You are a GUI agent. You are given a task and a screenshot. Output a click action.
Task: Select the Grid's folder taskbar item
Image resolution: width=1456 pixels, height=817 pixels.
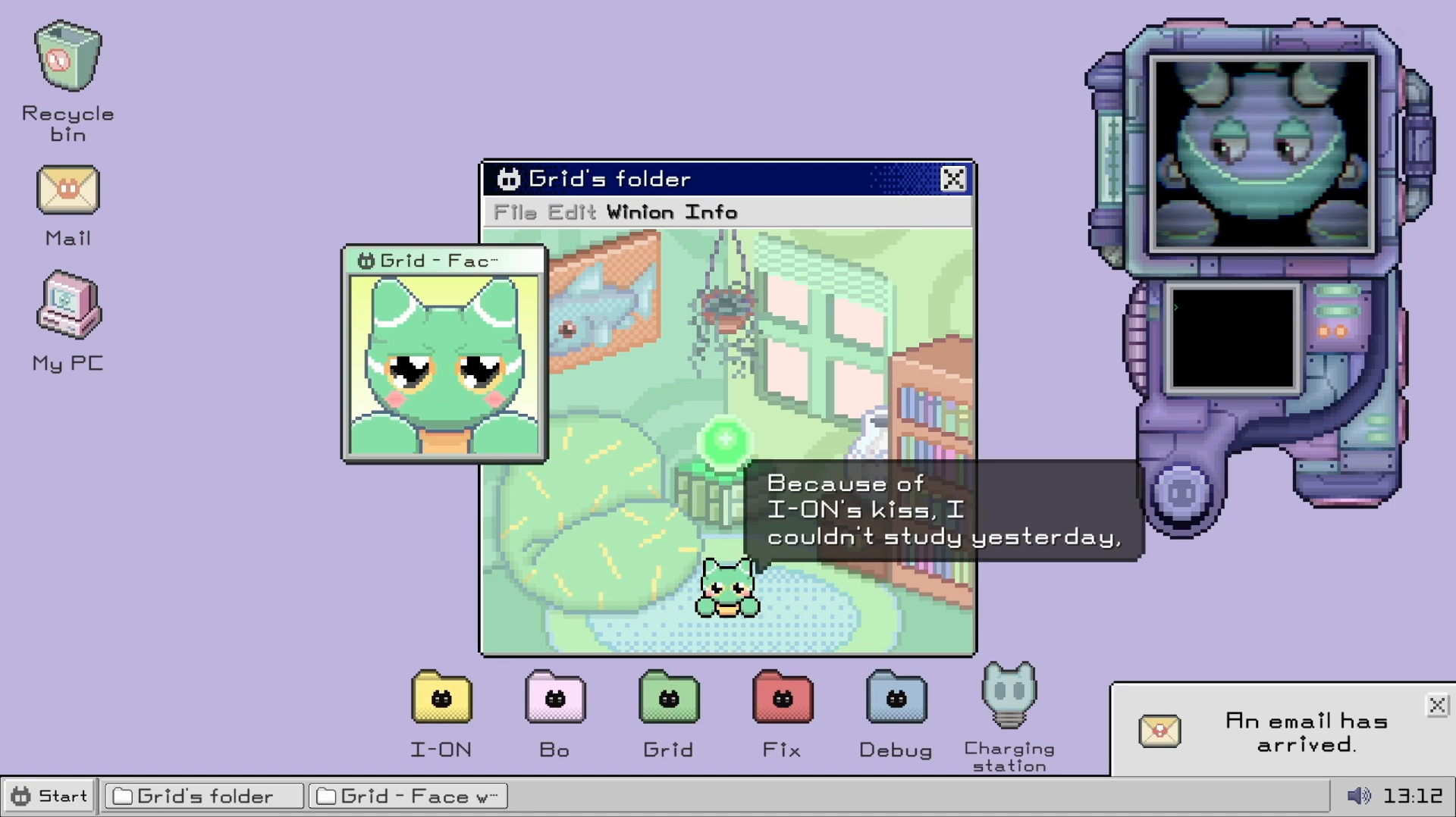204,796
